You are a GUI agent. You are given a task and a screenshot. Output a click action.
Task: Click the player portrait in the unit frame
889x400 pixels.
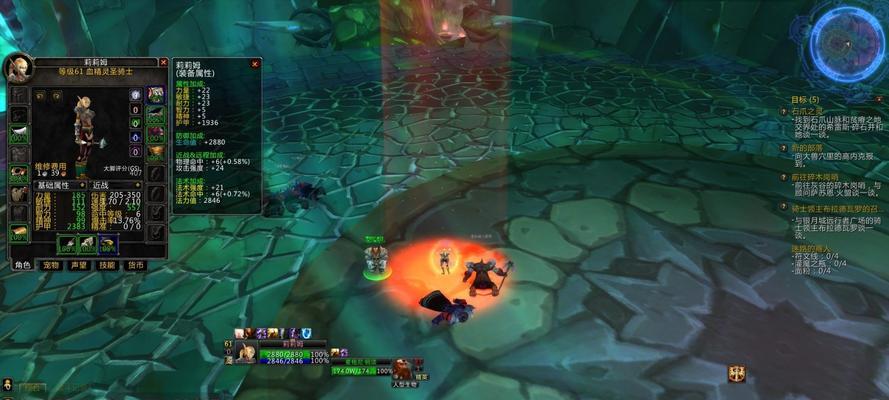246,351
